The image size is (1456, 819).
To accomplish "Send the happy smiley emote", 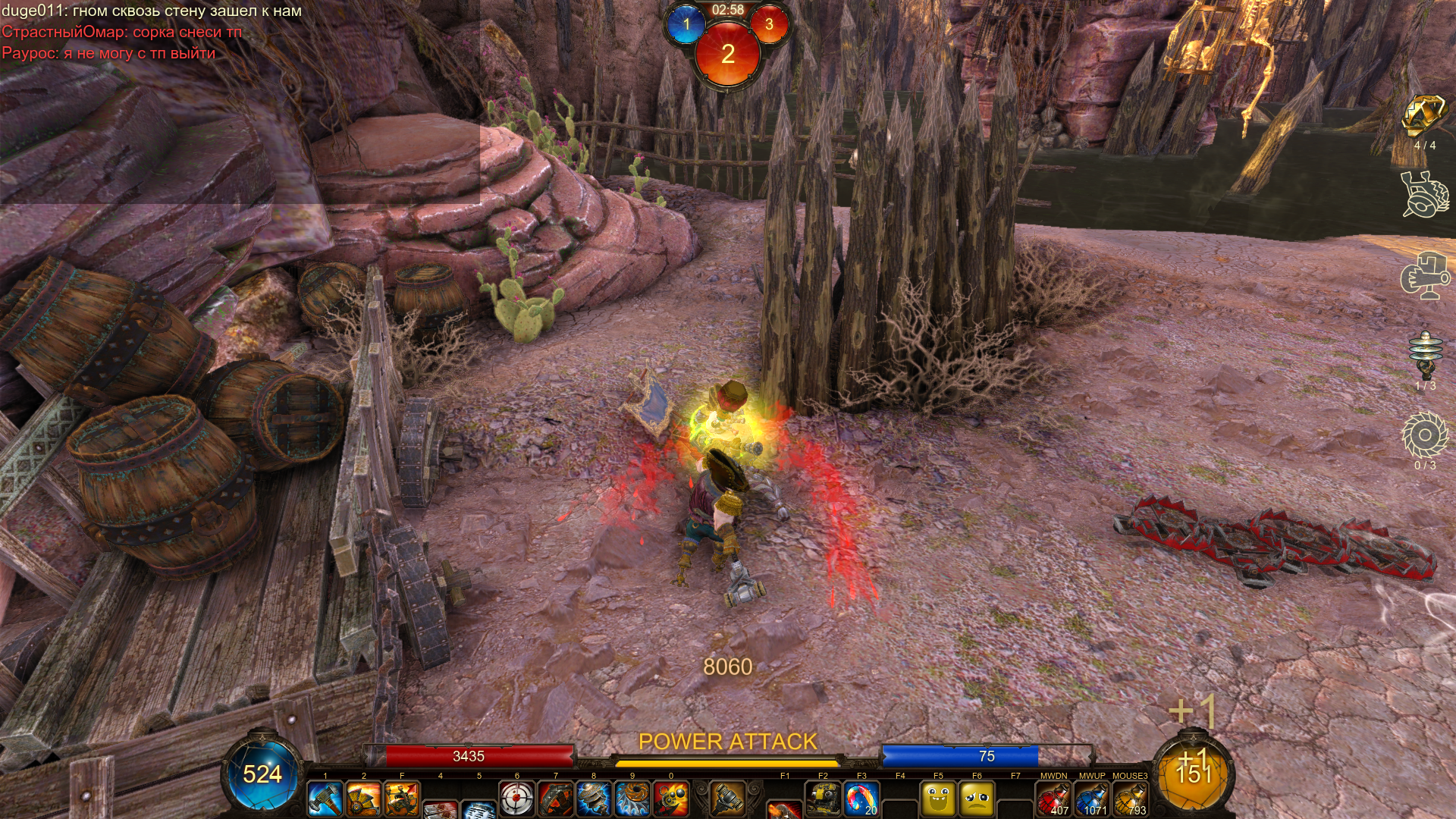I will click(x=938, y=799).
